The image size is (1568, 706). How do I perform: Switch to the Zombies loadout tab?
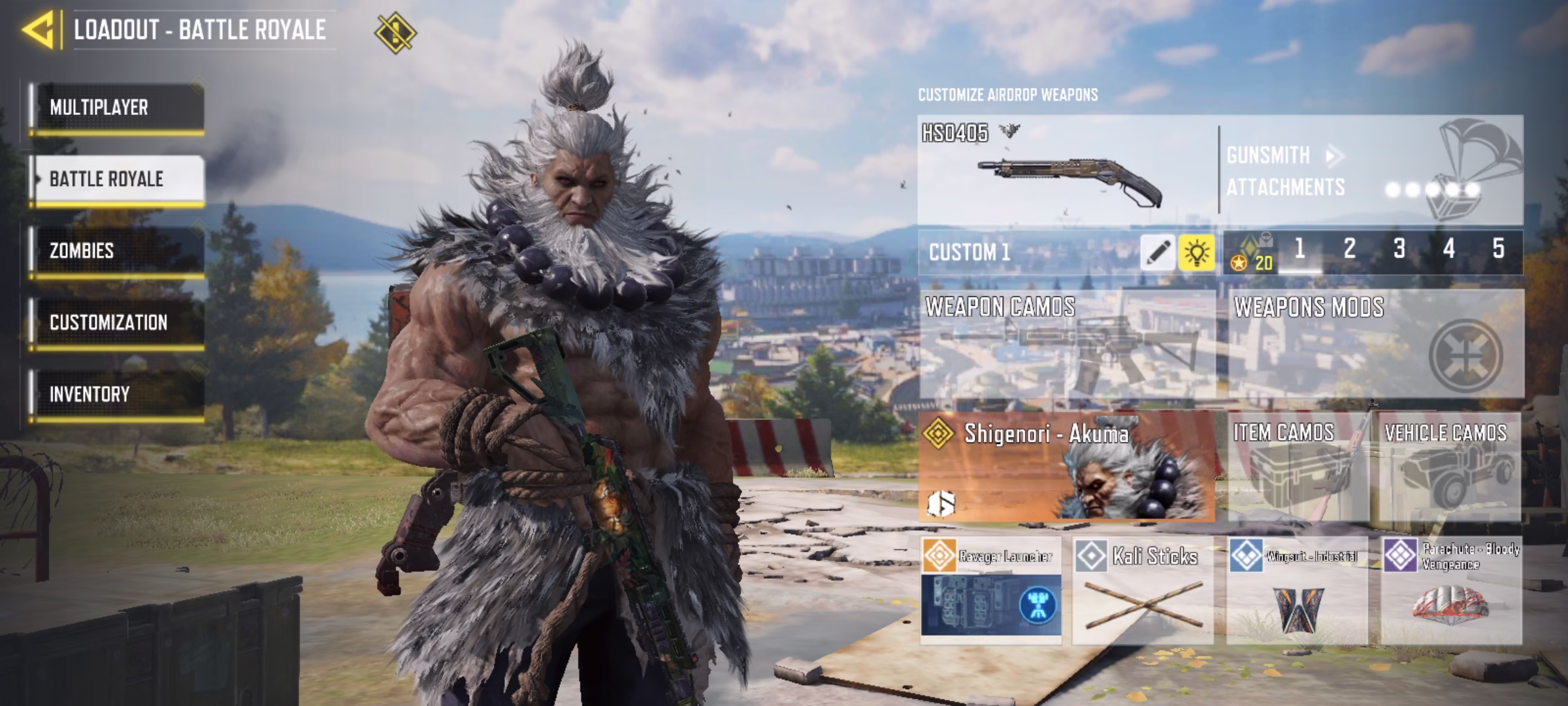click(x=118, y=251)
